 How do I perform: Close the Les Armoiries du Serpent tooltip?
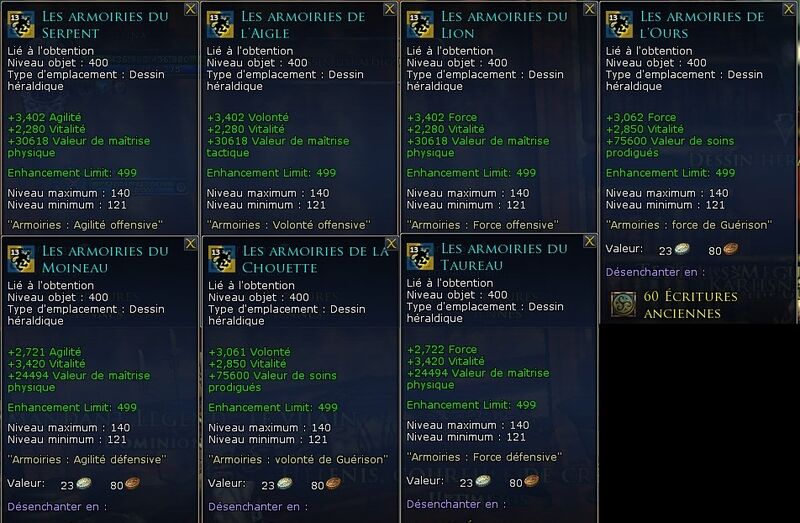pyautogui.click(x=191, y=9)
